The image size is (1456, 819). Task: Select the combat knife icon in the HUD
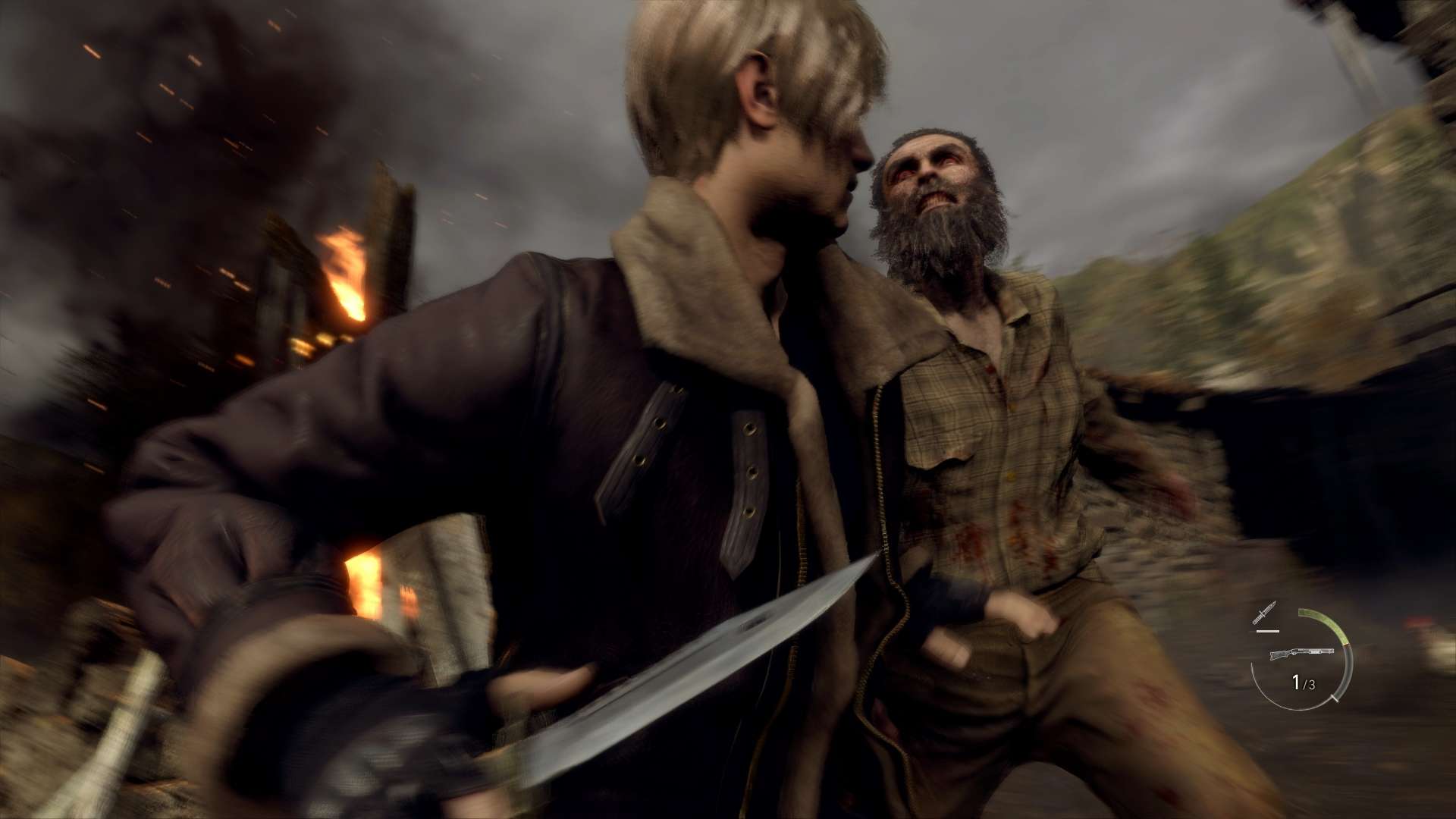1264,613
